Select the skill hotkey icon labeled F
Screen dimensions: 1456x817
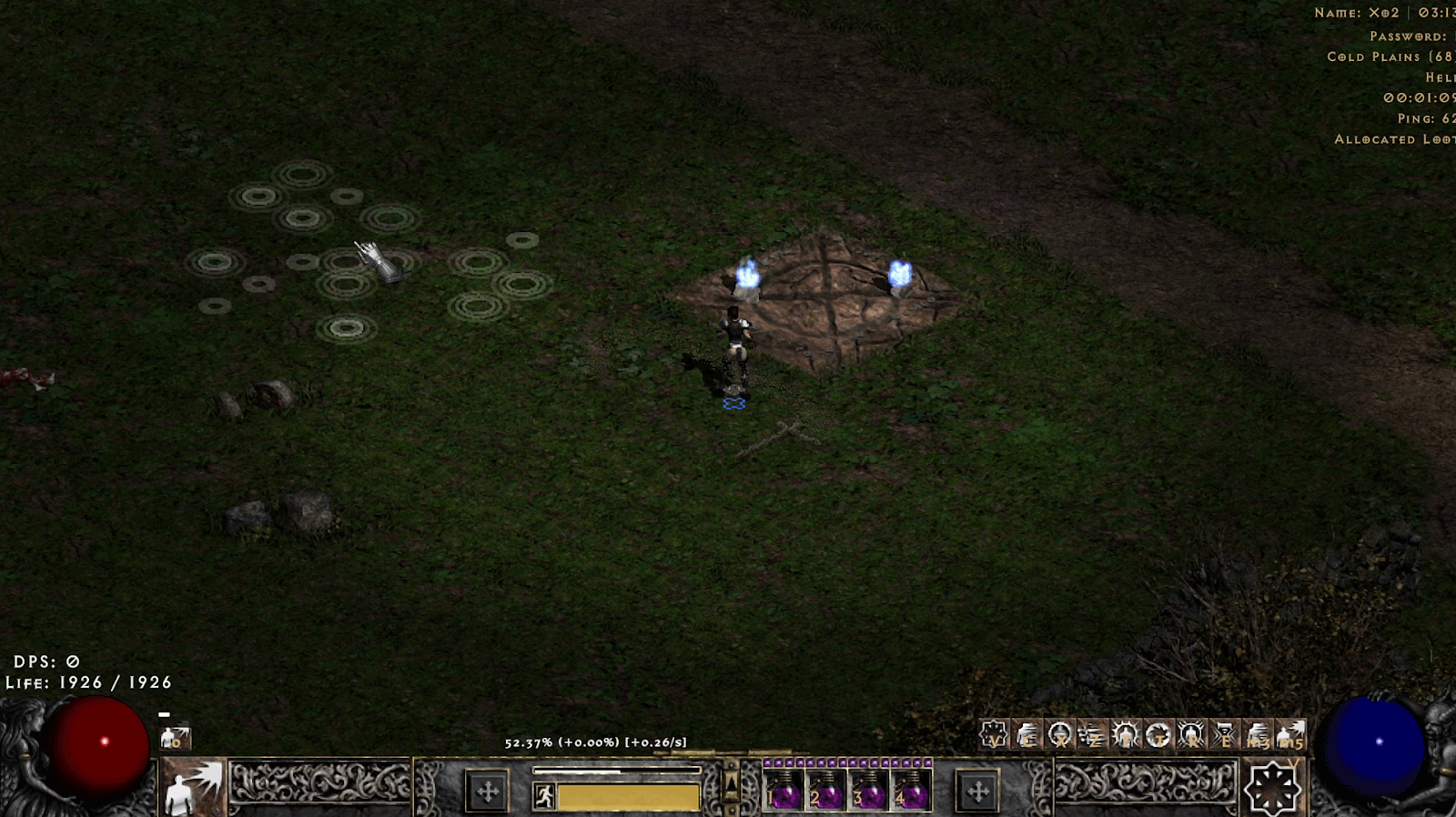pos(1126,734)
